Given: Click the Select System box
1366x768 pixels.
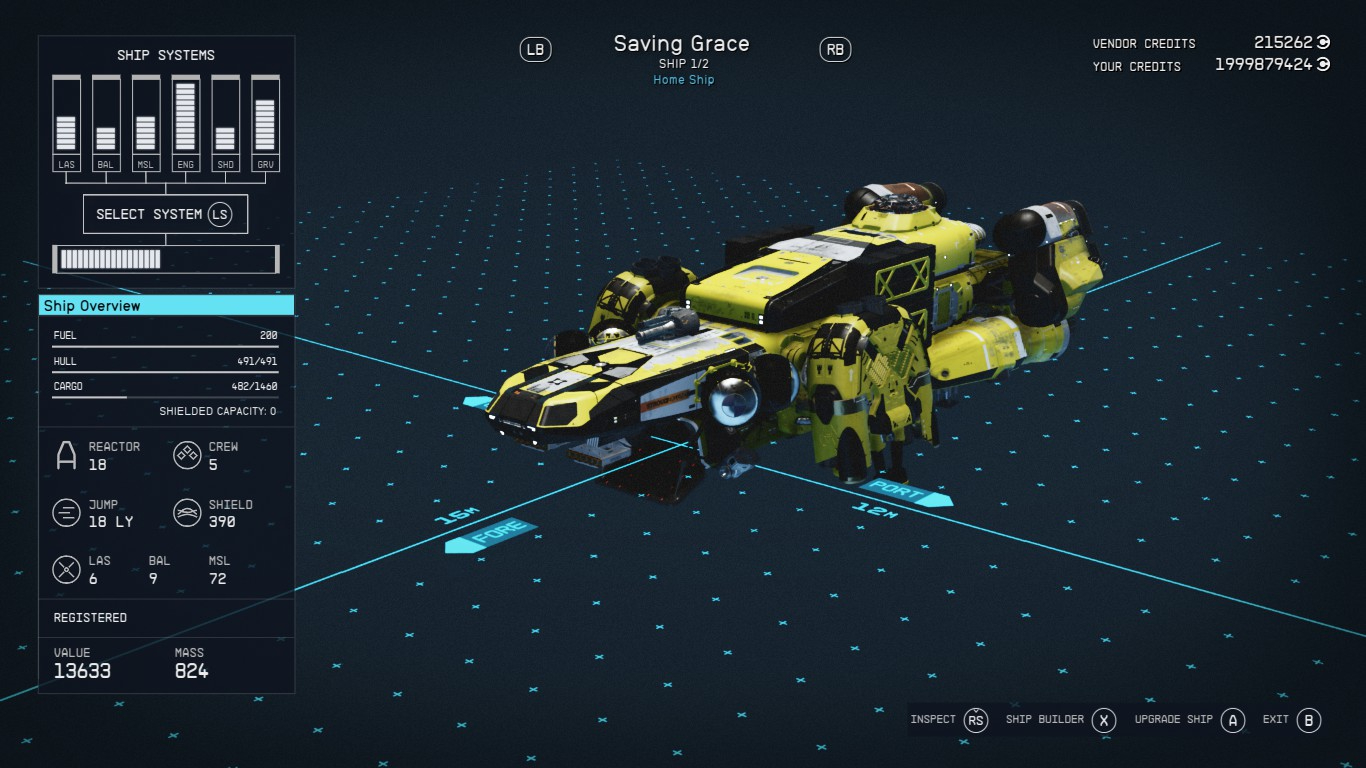Looking at the screenshot, I should 165,214.
